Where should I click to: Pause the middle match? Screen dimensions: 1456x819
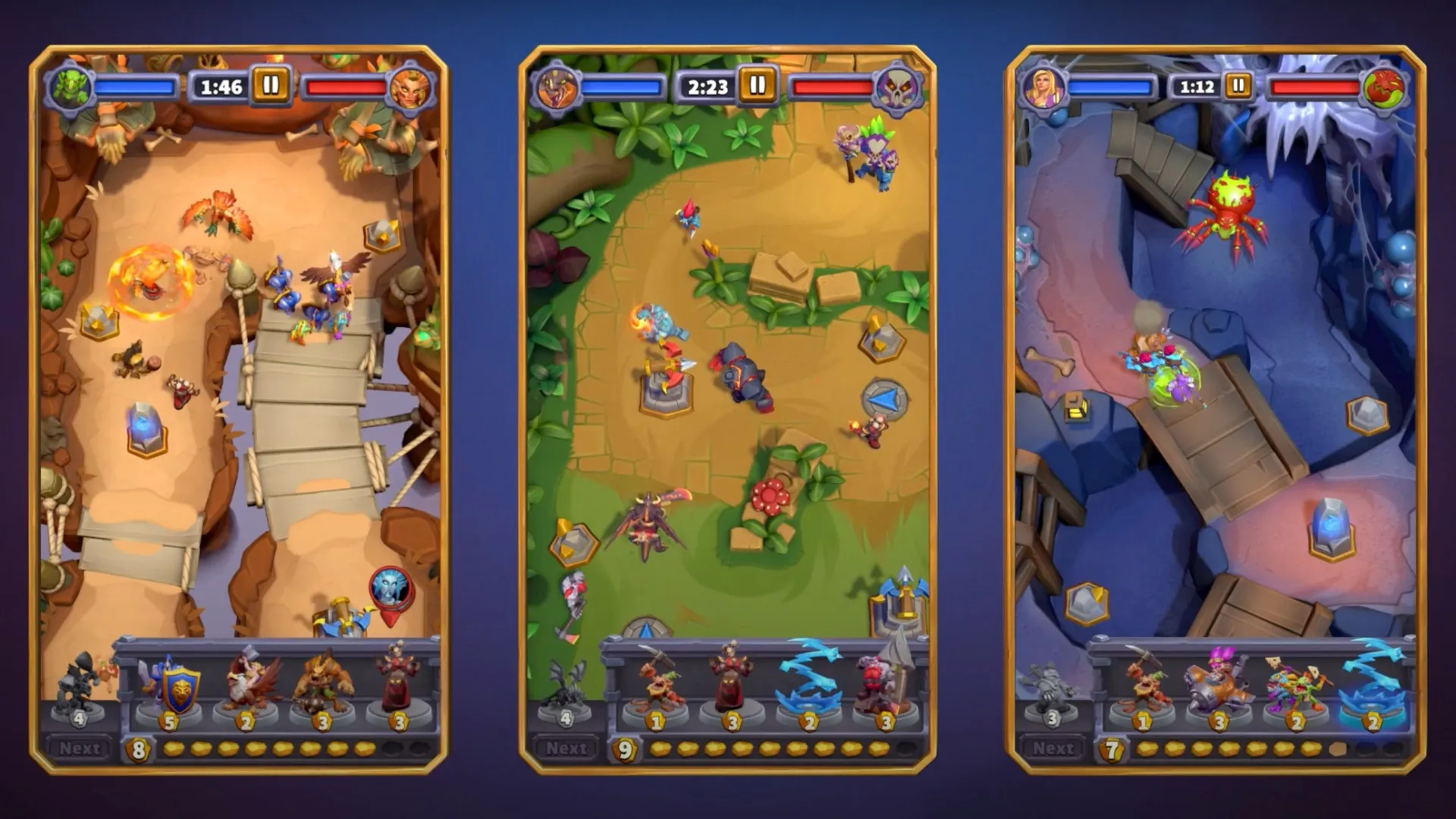pyautogui.click(x=756, y=86)
